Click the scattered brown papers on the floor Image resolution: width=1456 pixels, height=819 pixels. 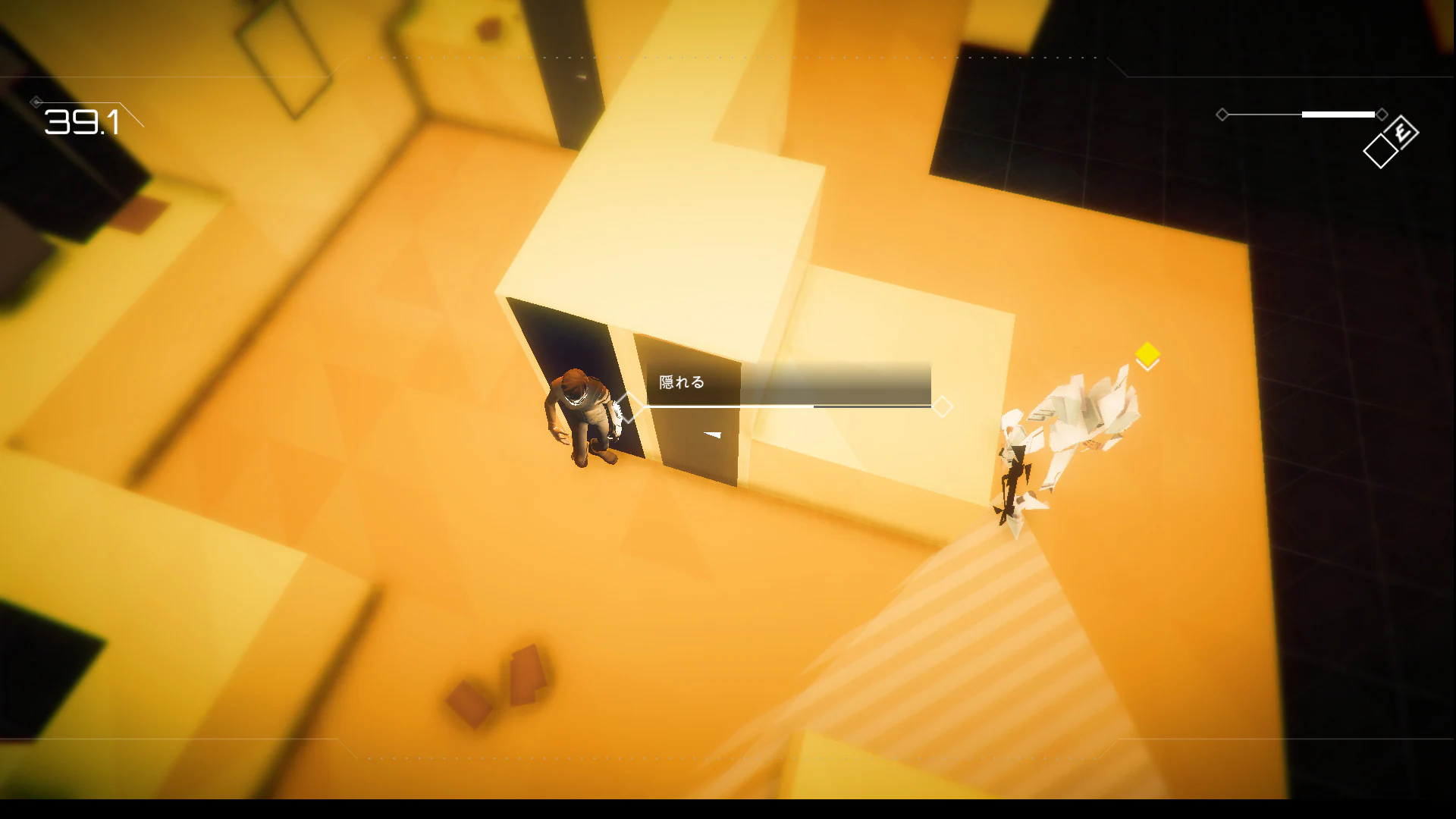point(497,682)
